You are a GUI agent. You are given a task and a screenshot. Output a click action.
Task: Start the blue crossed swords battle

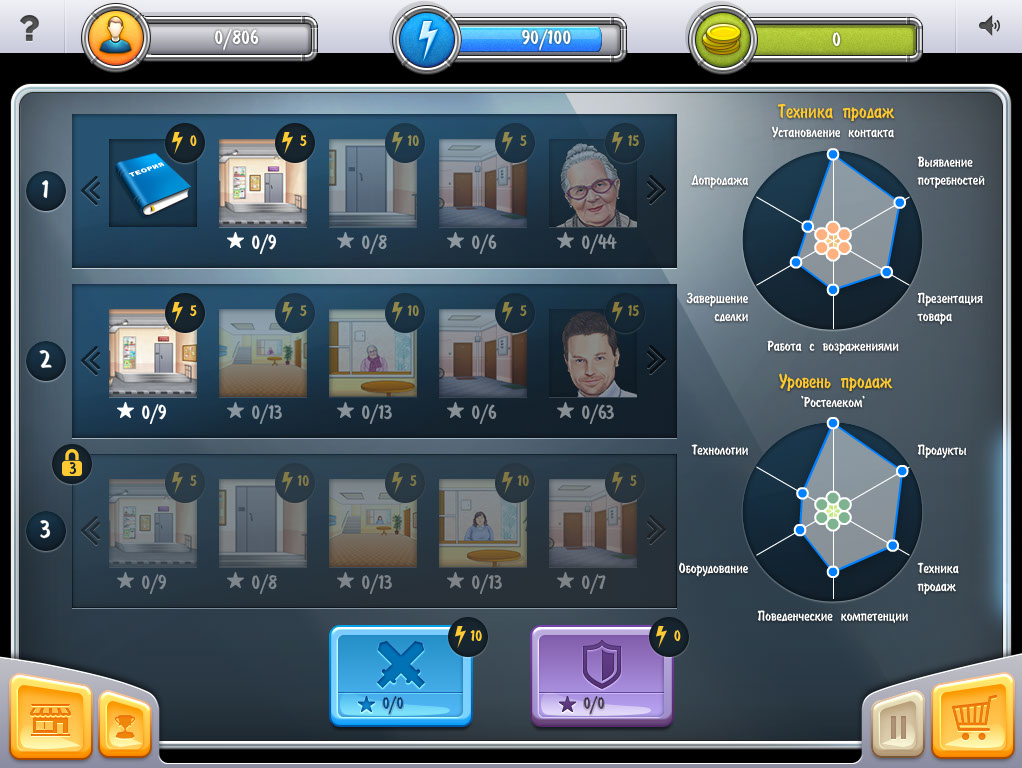pyautogui.click(x=400, y=674)
